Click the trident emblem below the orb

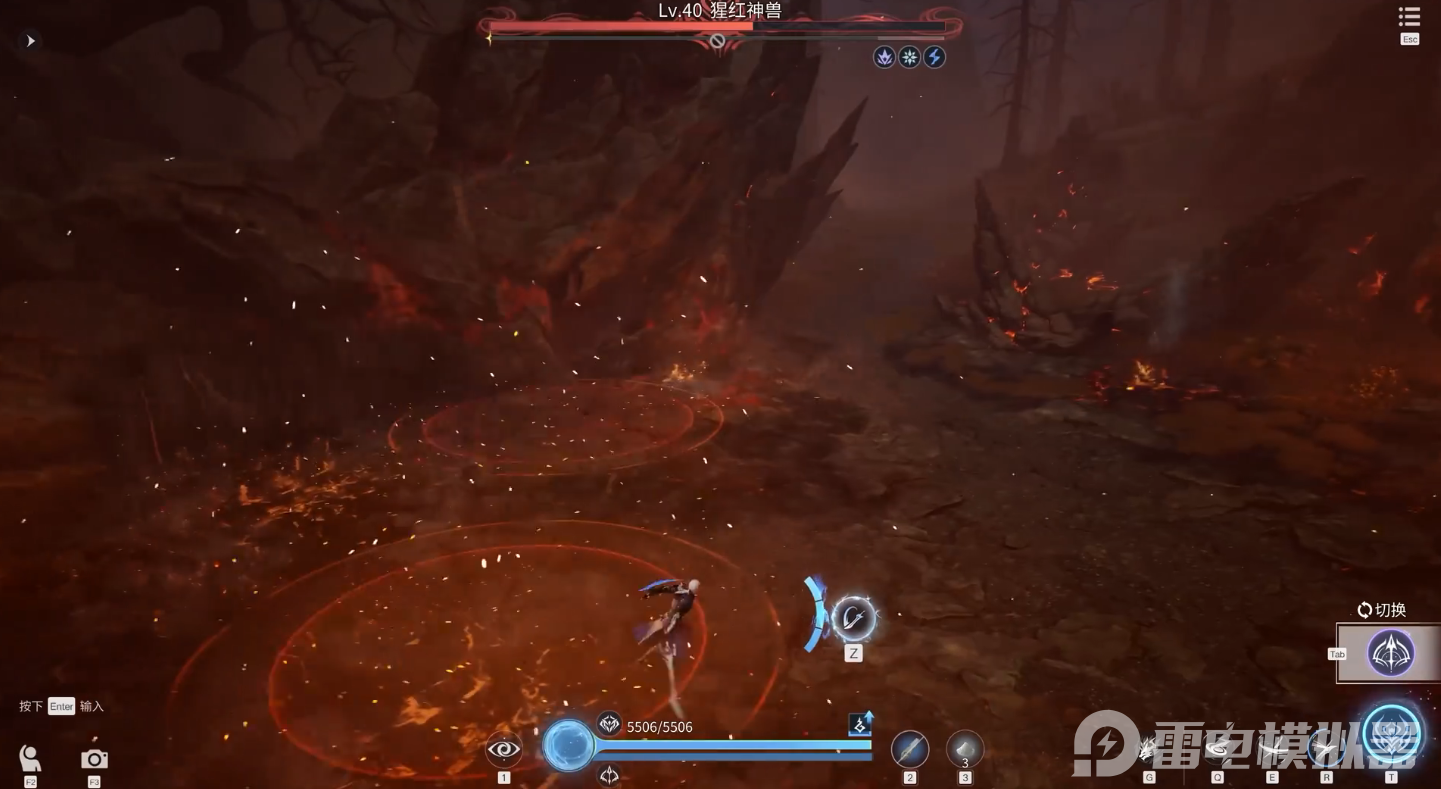coord(609,774)
